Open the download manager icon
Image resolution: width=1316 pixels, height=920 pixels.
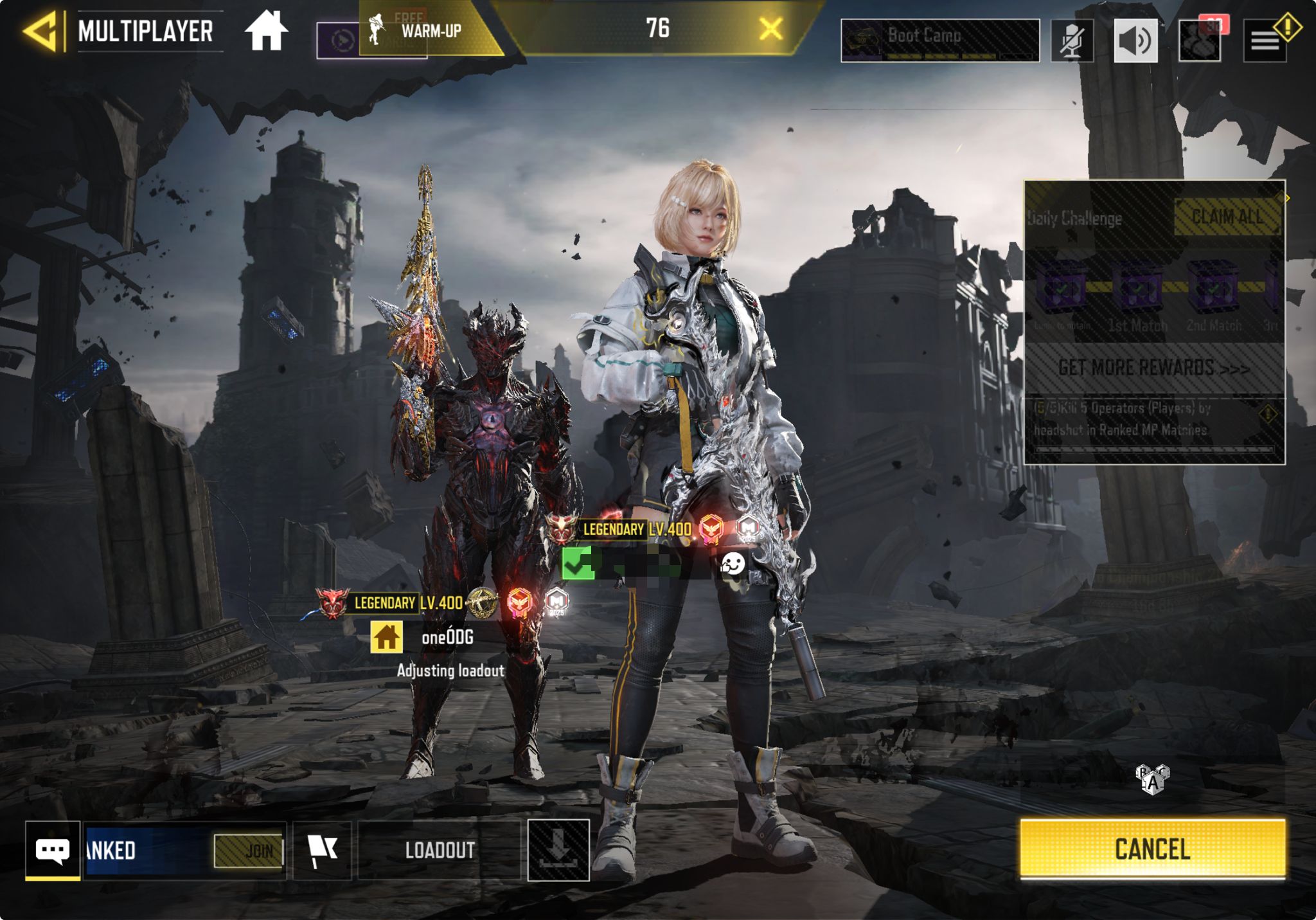click(558, 850)
